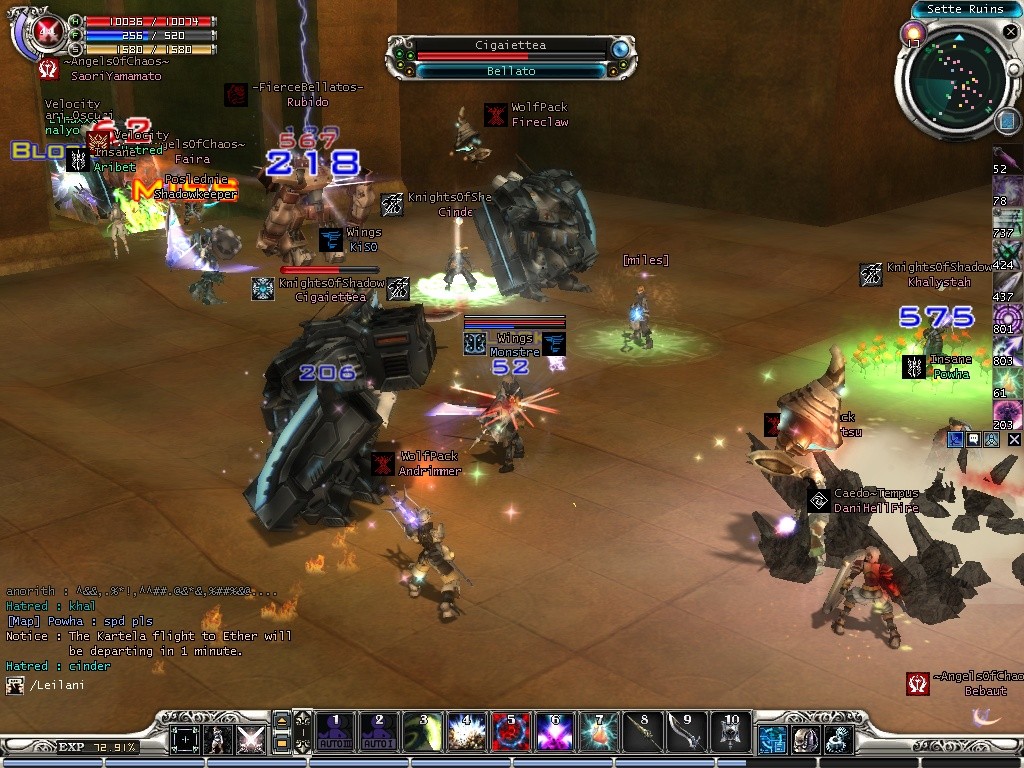Click the blue orb on target frame
The width and height of the screenshot is (1024, 768).
[620, 48]
